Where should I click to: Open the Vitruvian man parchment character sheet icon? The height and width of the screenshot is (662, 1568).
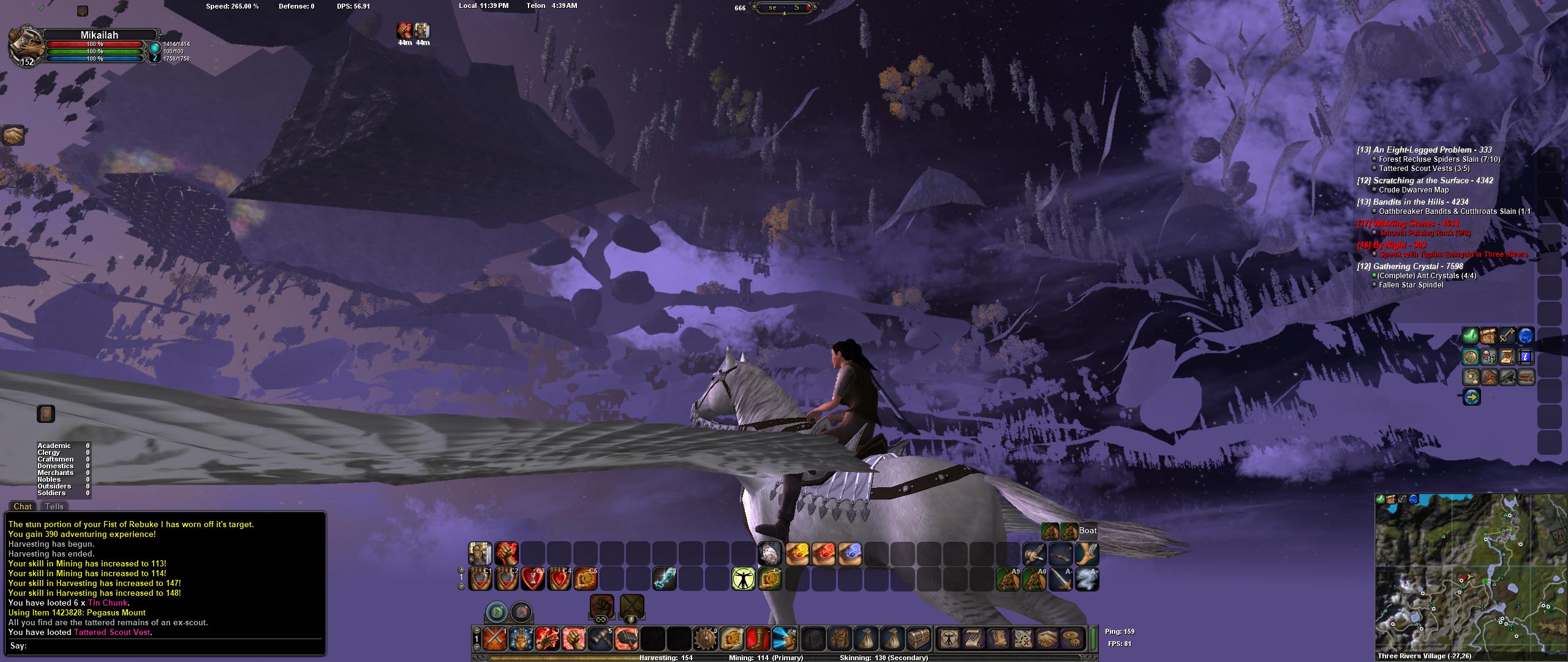(x=950, y=639)
